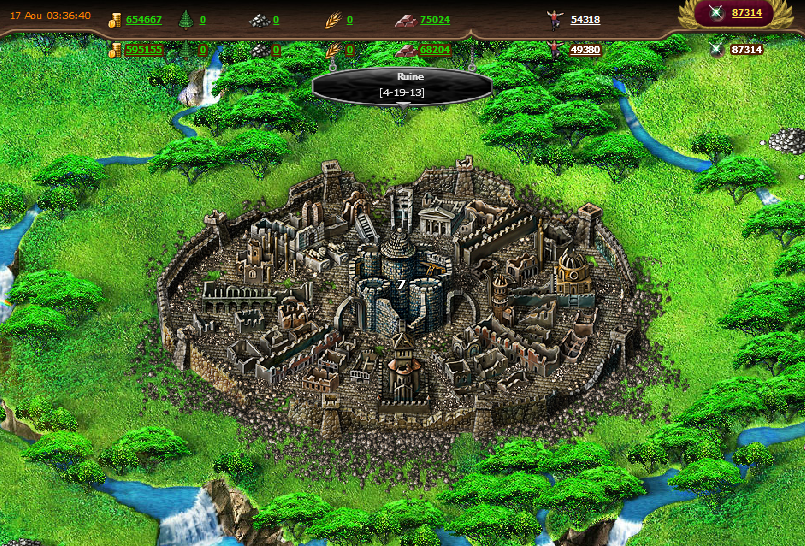
Task: Select the red ore amount 68204 link
Action: pyautogui.click(x=434, y=50)
